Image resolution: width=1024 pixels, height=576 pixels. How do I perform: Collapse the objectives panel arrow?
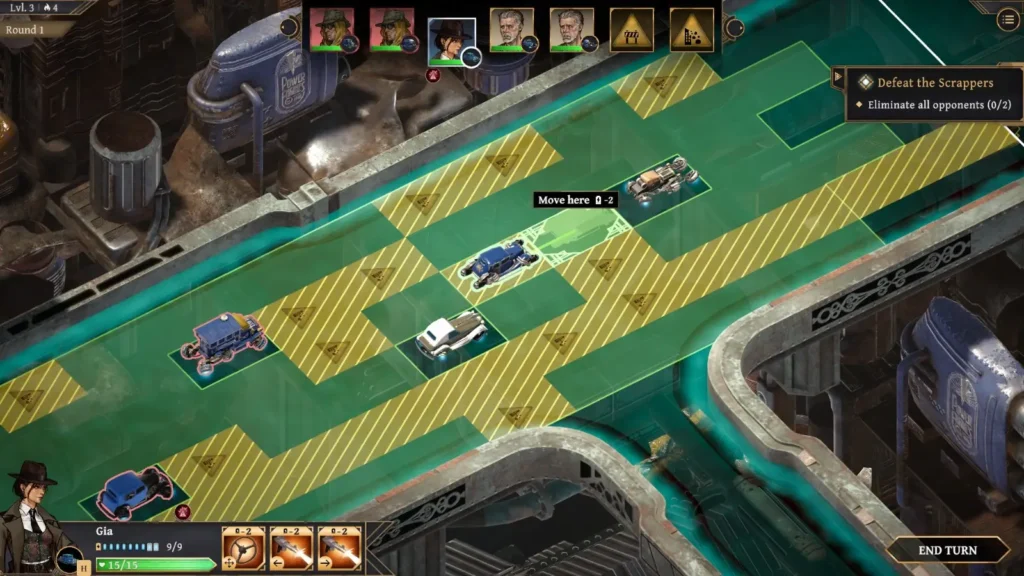pyautogui.click(x=837, y=76)
